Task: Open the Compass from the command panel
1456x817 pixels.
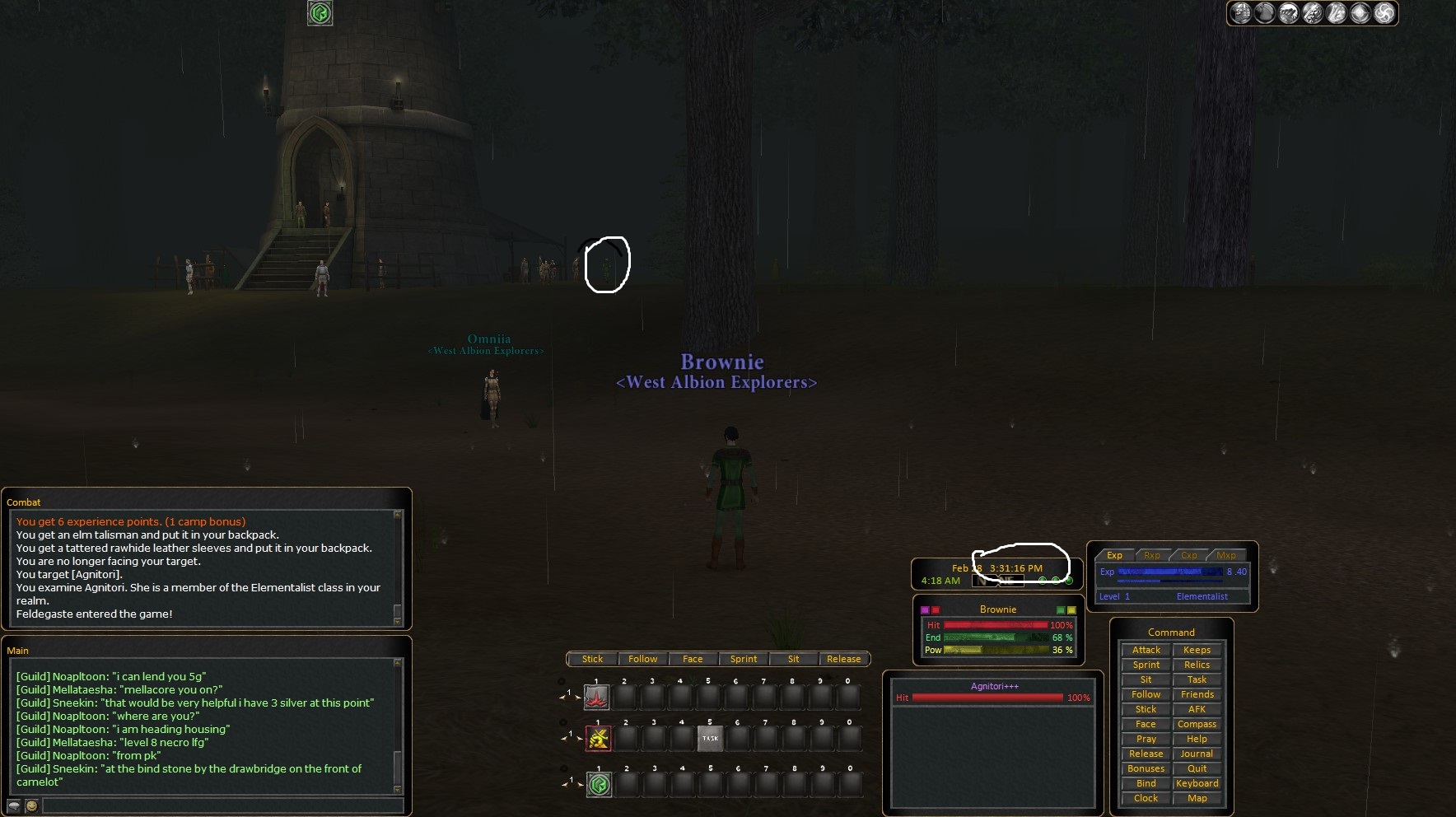Action: point(1197,724)
